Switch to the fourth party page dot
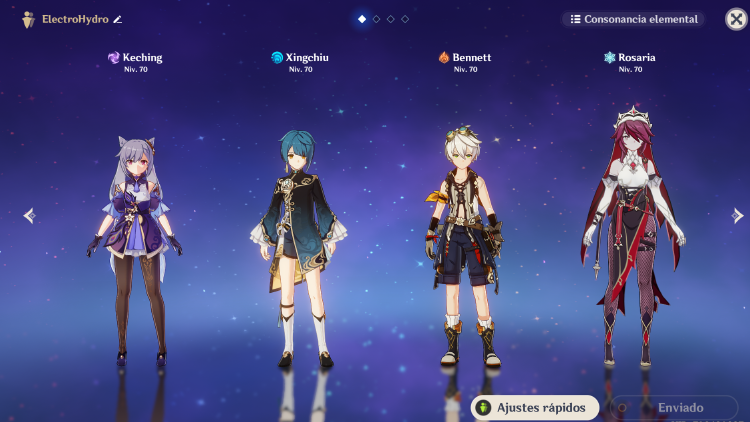Image resolution: width=750 pixels, height=422 pixels. [405, 19]
